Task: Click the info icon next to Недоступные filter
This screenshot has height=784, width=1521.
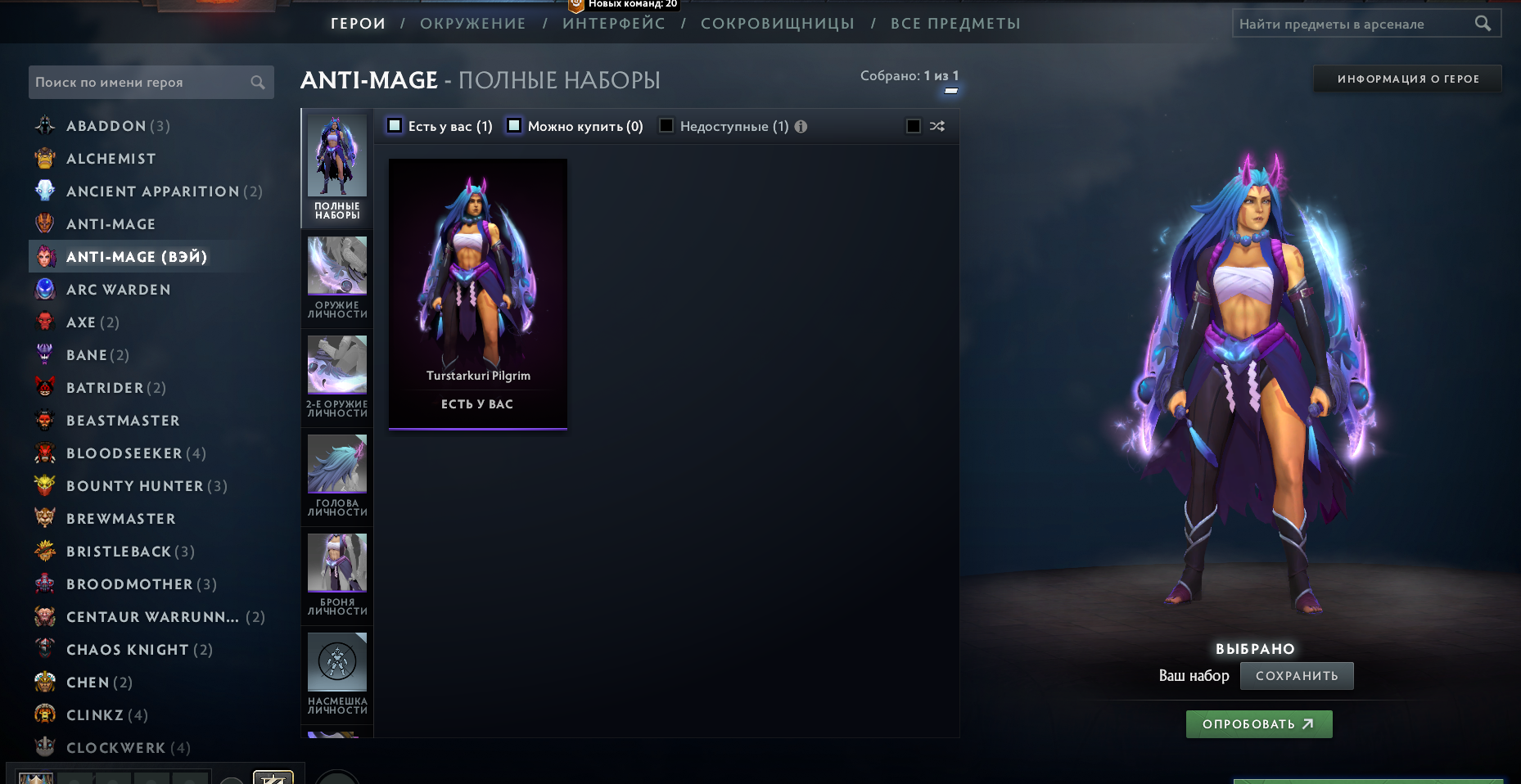Action: (801, 126)
